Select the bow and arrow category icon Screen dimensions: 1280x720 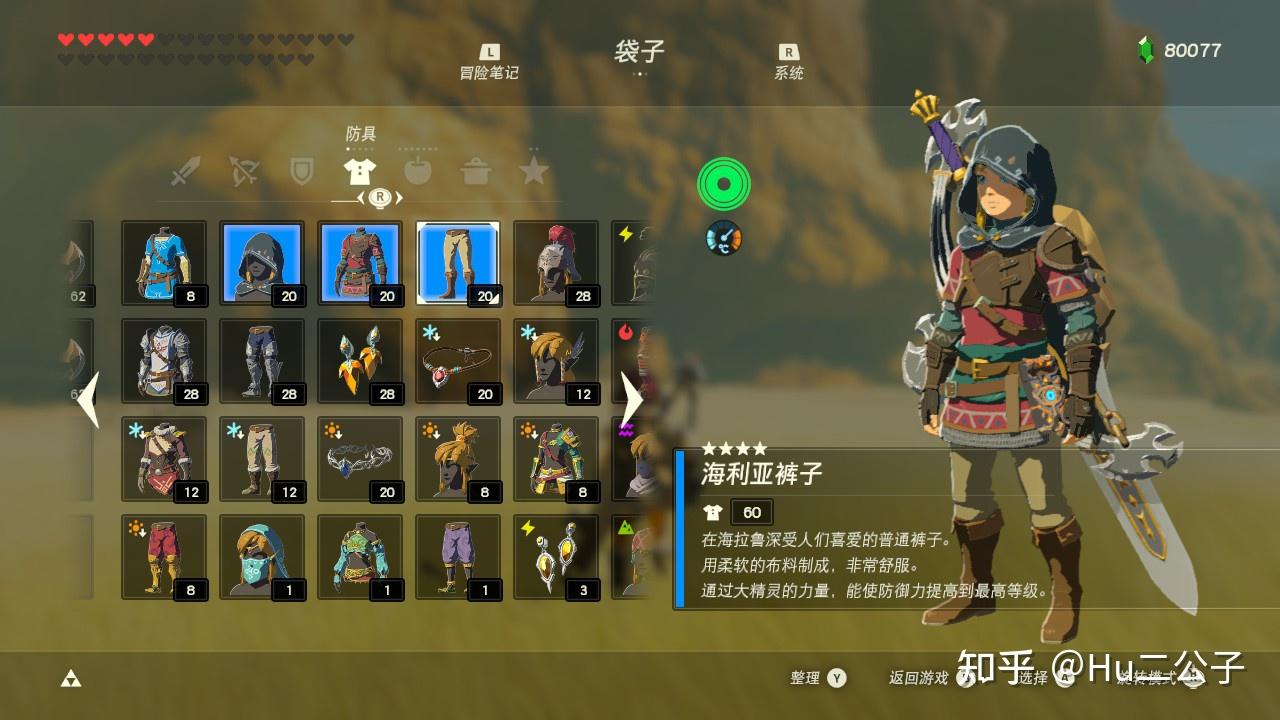(x=243, y=172)
